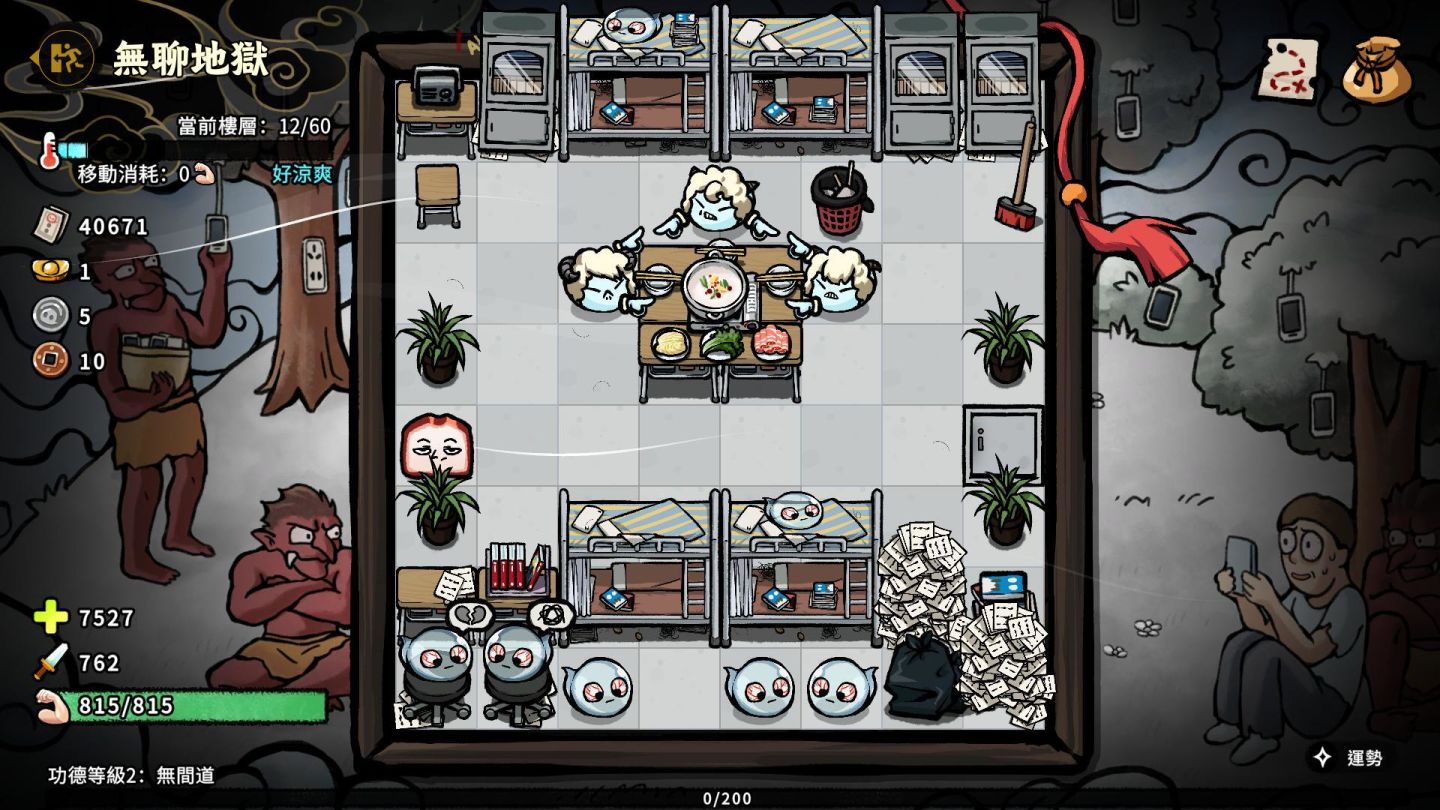Select the black garbage bag tile
The height and width of the screenshot is (810, 1440).
(920, 677)
